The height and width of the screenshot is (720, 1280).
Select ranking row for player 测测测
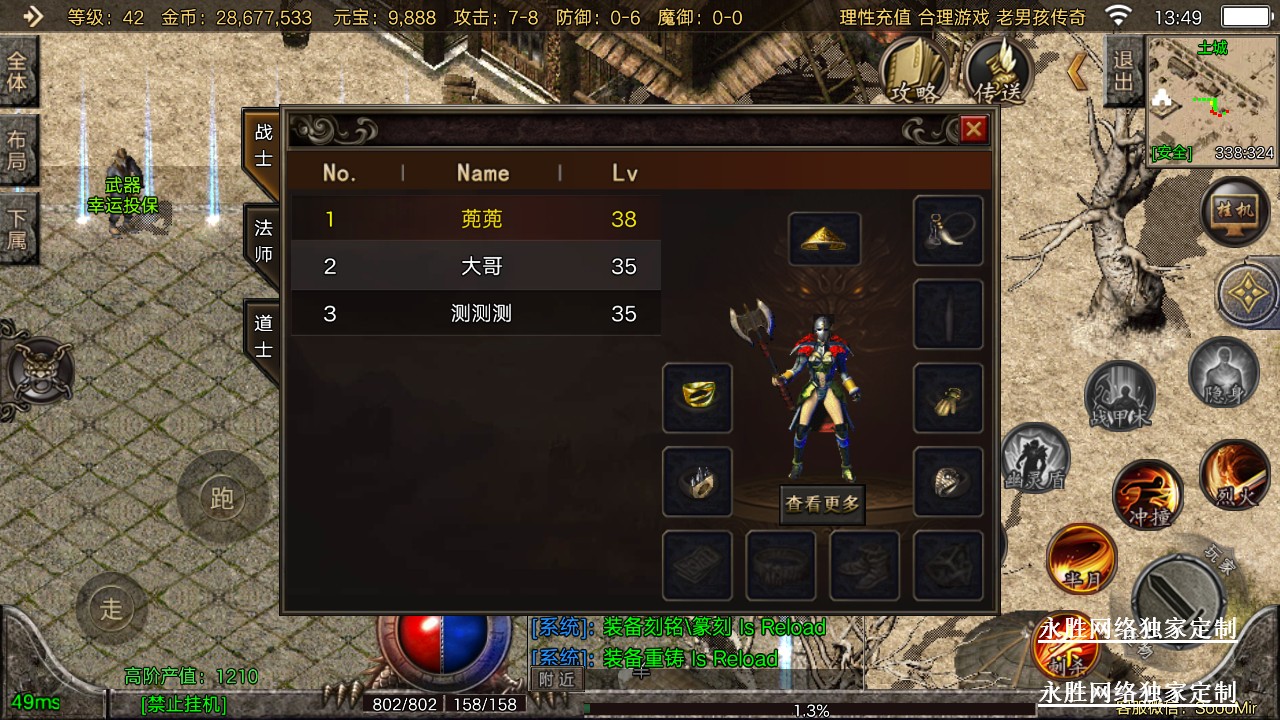click(476, 314)
